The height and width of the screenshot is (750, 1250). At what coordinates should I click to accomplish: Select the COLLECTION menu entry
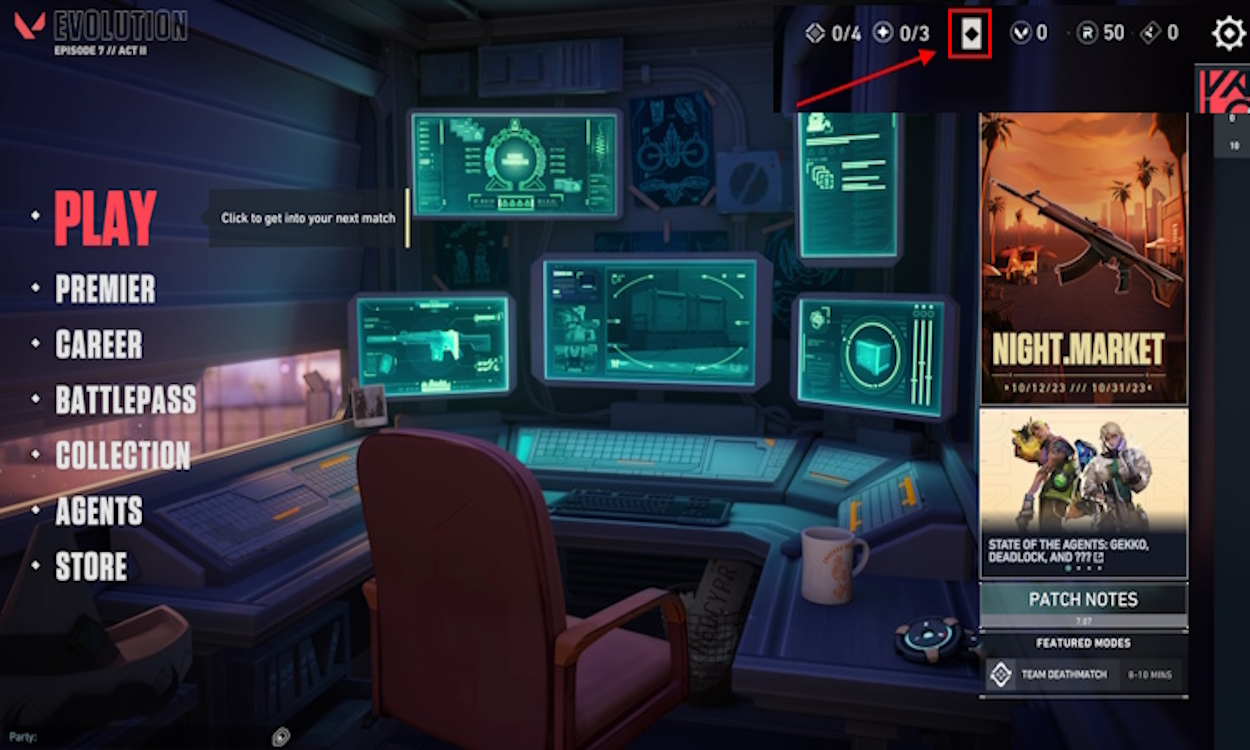pos(122,456)
